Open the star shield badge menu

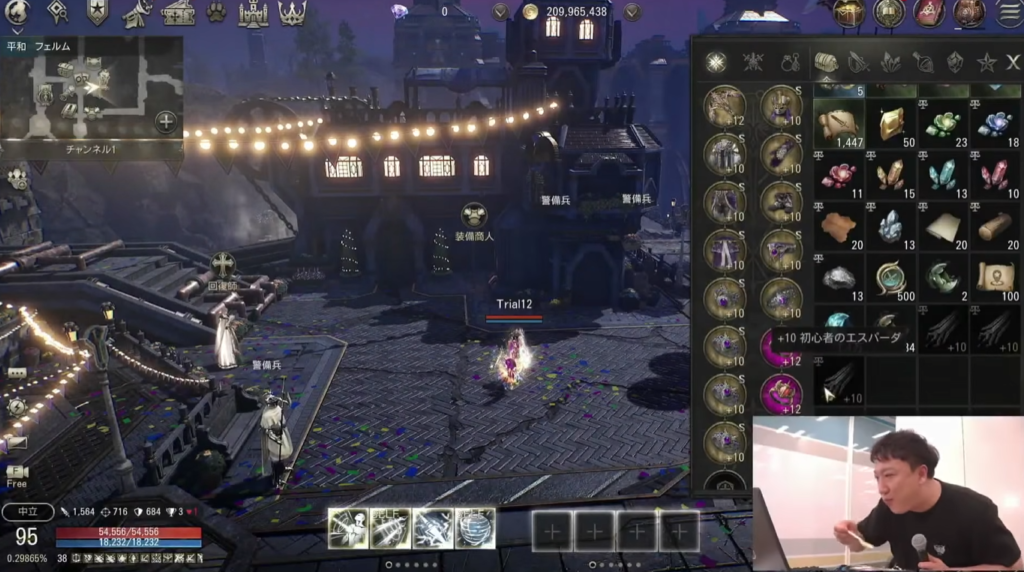pos(97,13)
